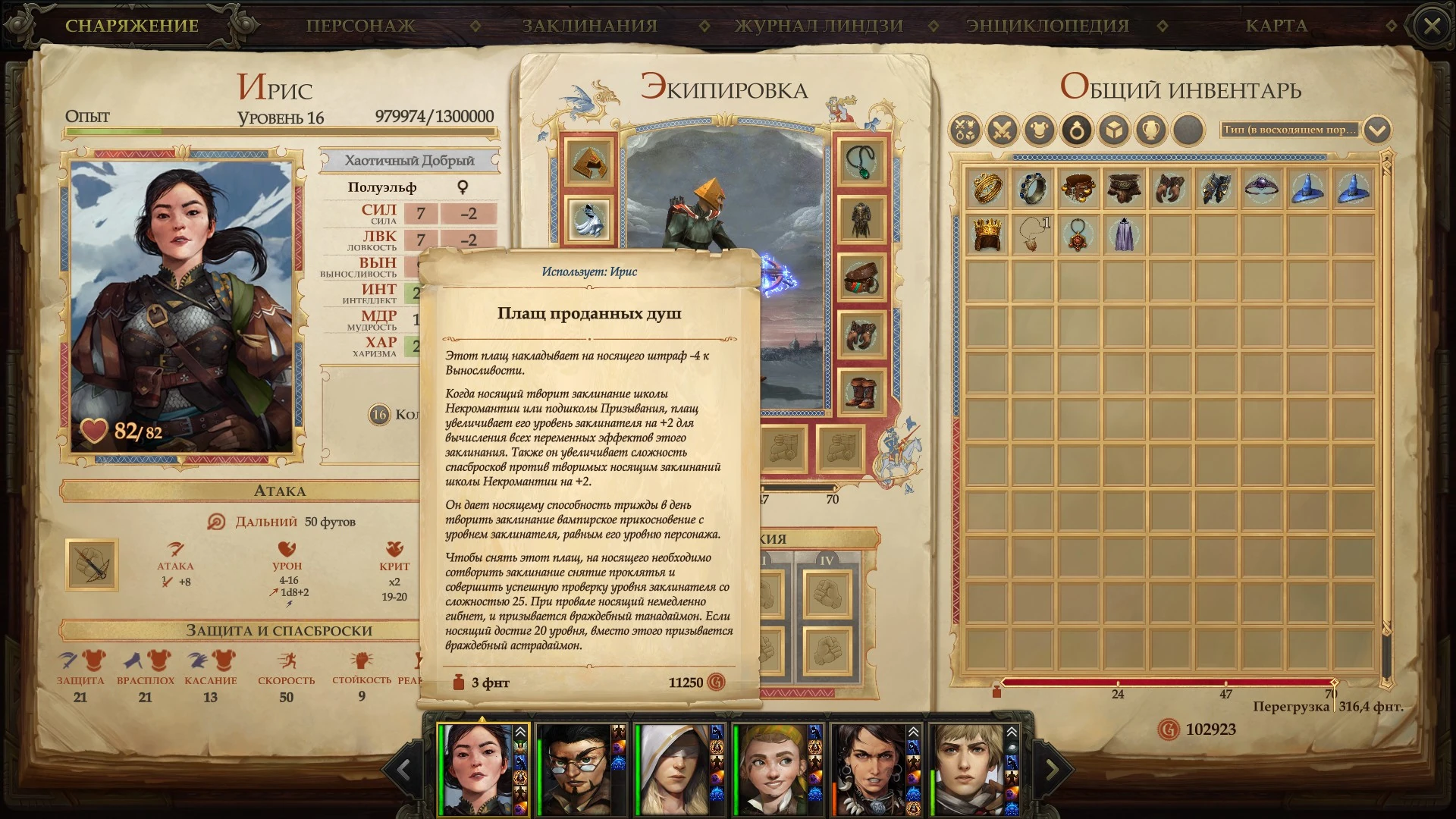The image size is (1456, 819).
Task: Open Журнал Линдзи tab
Action: 819,25
